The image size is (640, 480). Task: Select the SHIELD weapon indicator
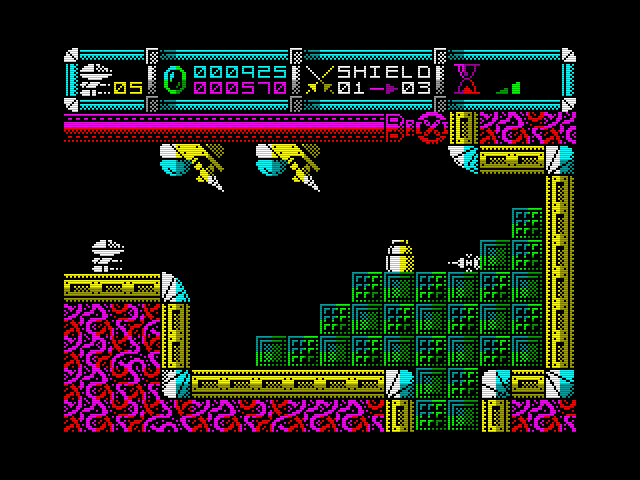(x=384, y=72)
